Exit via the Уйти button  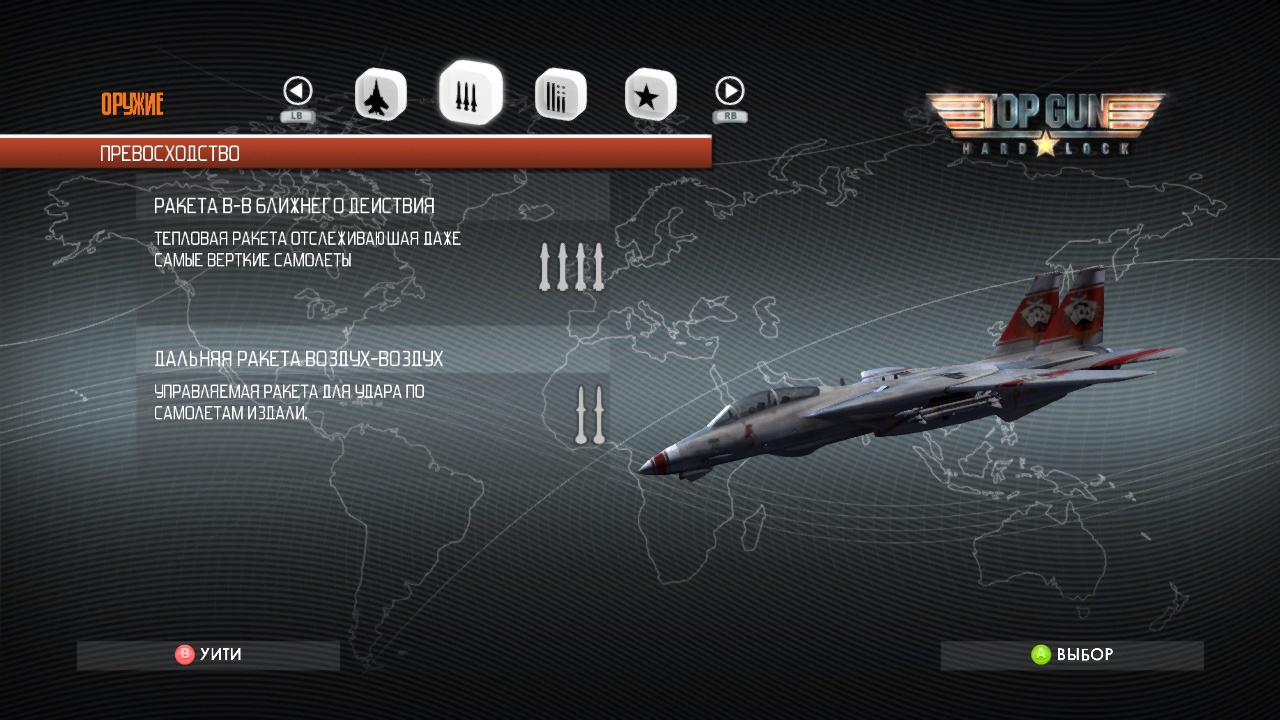(x=208, y=655)
